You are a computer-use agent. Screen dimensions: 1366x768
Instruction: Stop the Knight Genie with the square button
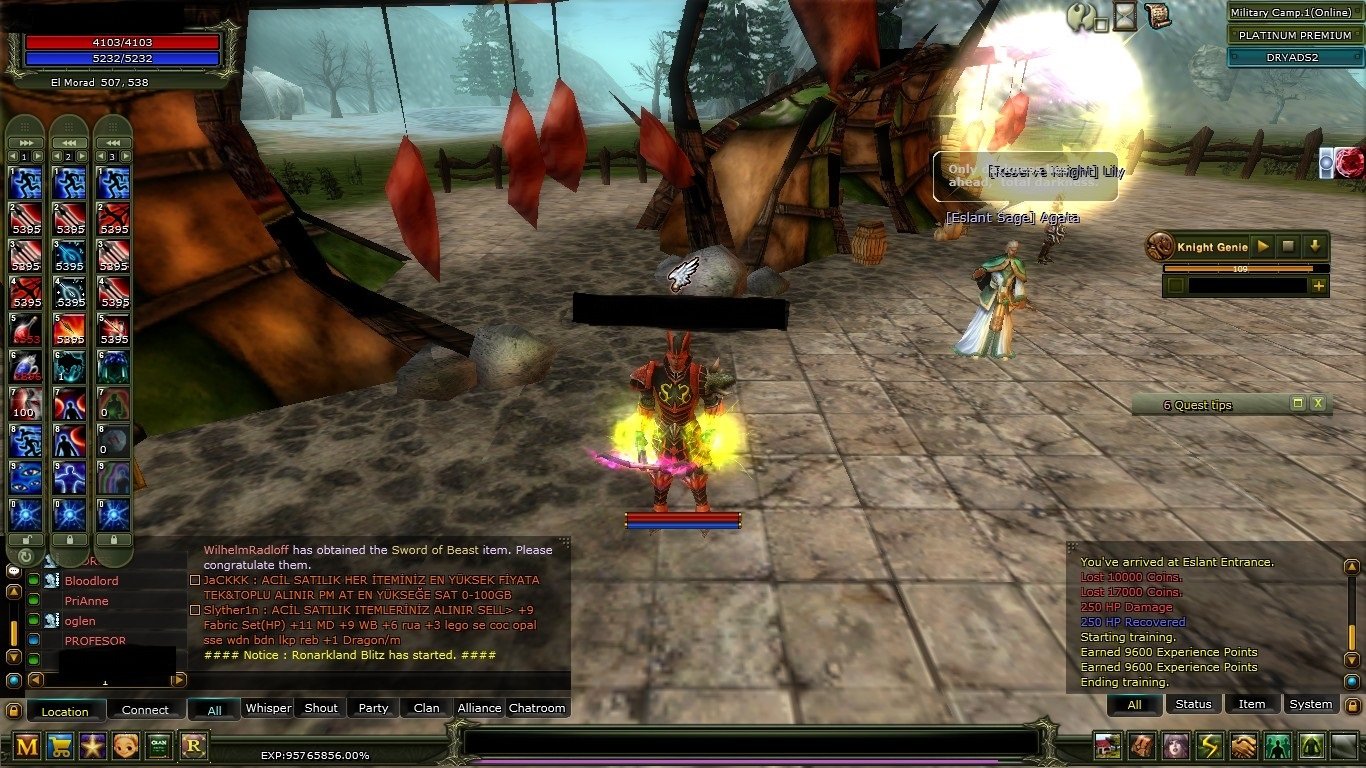1290,246
